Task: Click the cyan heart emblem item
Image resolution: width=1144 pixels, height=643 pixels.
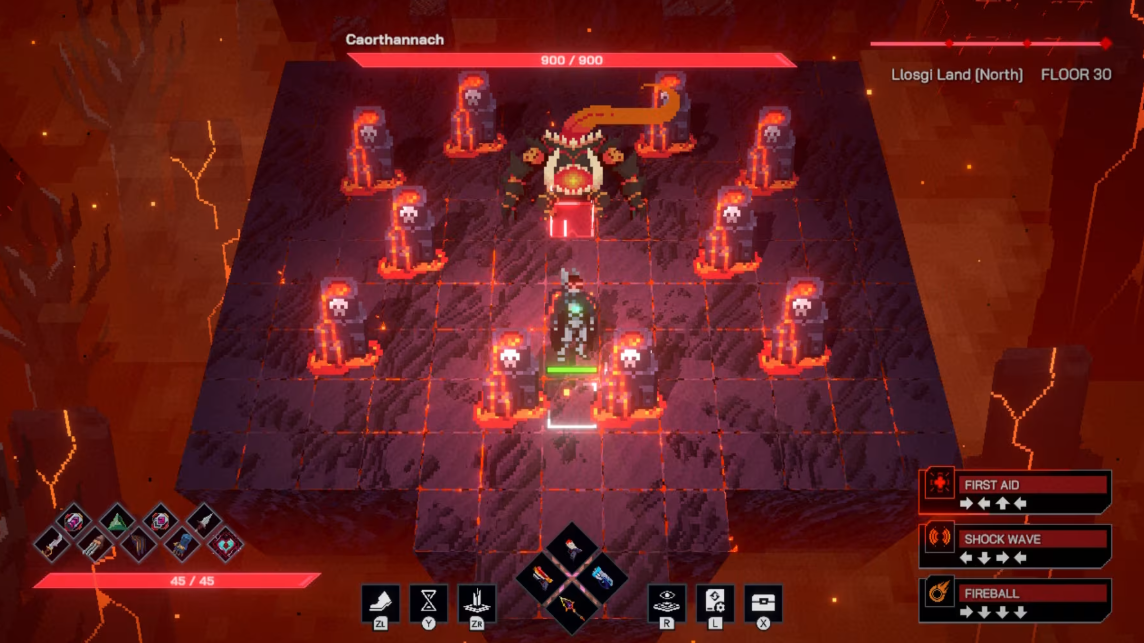Action: [224, 543]
